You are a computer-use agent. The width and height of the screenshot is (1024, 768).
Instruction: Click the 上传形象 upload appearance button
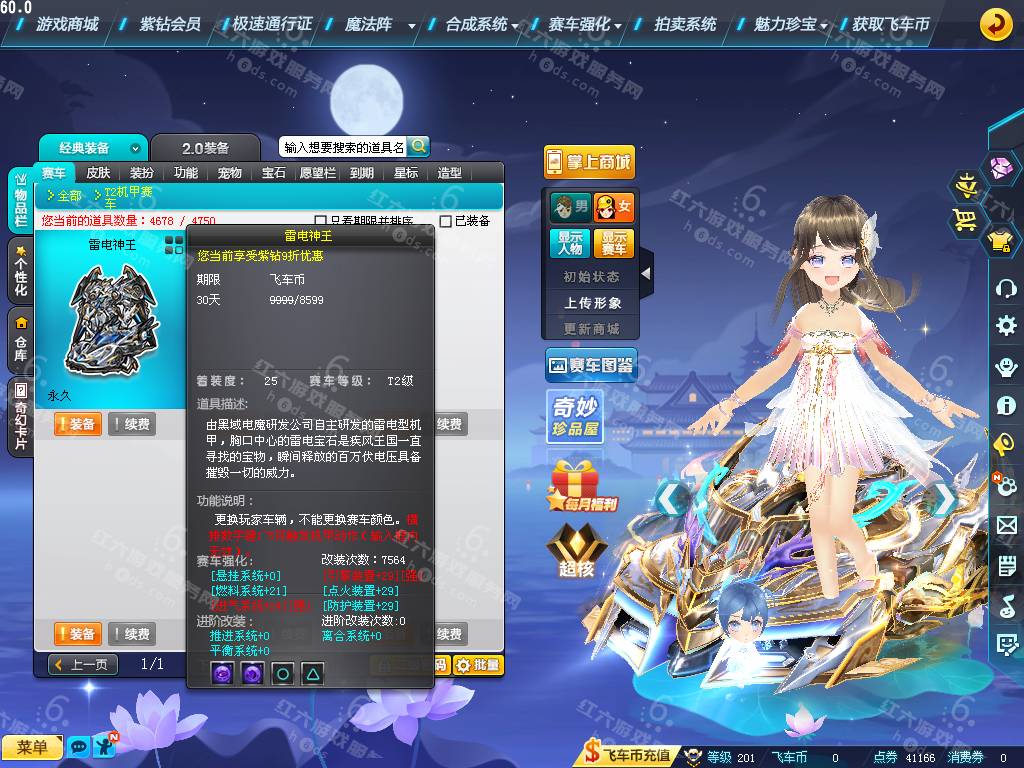592,303
